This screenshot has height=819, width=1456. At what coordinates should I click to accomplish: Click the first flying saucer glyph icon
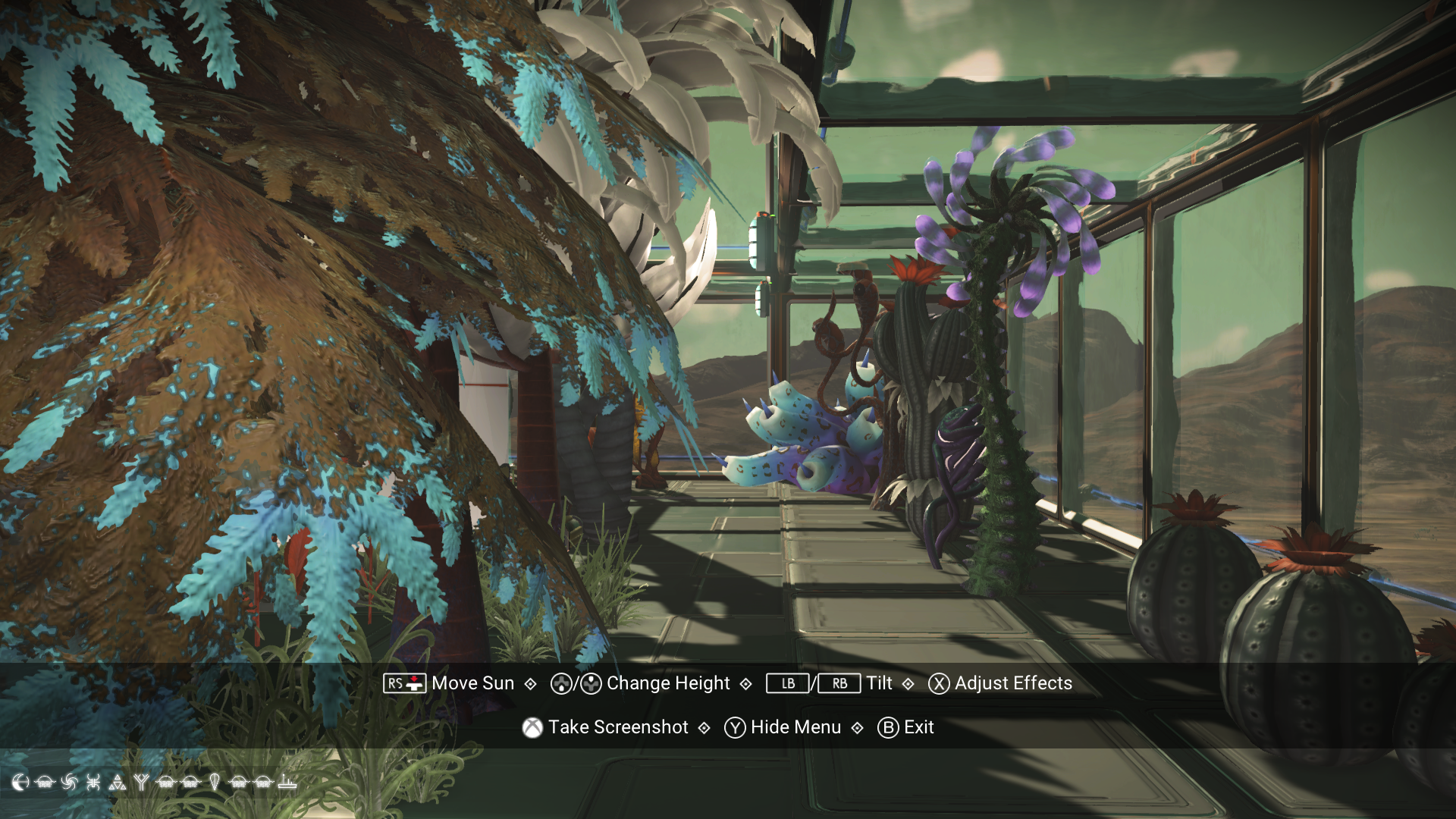tap(45, 782)
